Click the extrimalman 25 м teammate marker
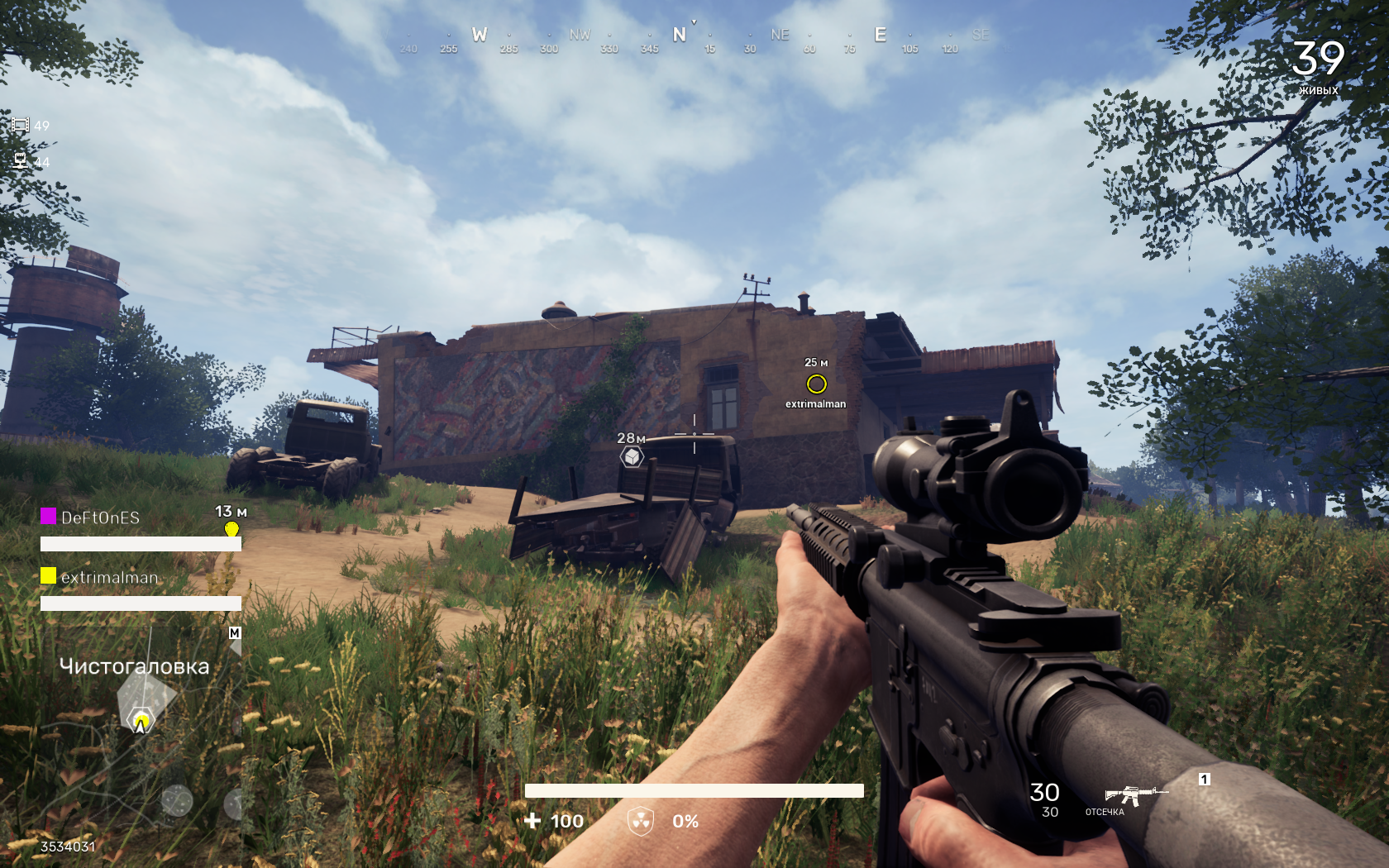Image resolution: width=1389 pixels, height=868 pixels. click(816, 384)
